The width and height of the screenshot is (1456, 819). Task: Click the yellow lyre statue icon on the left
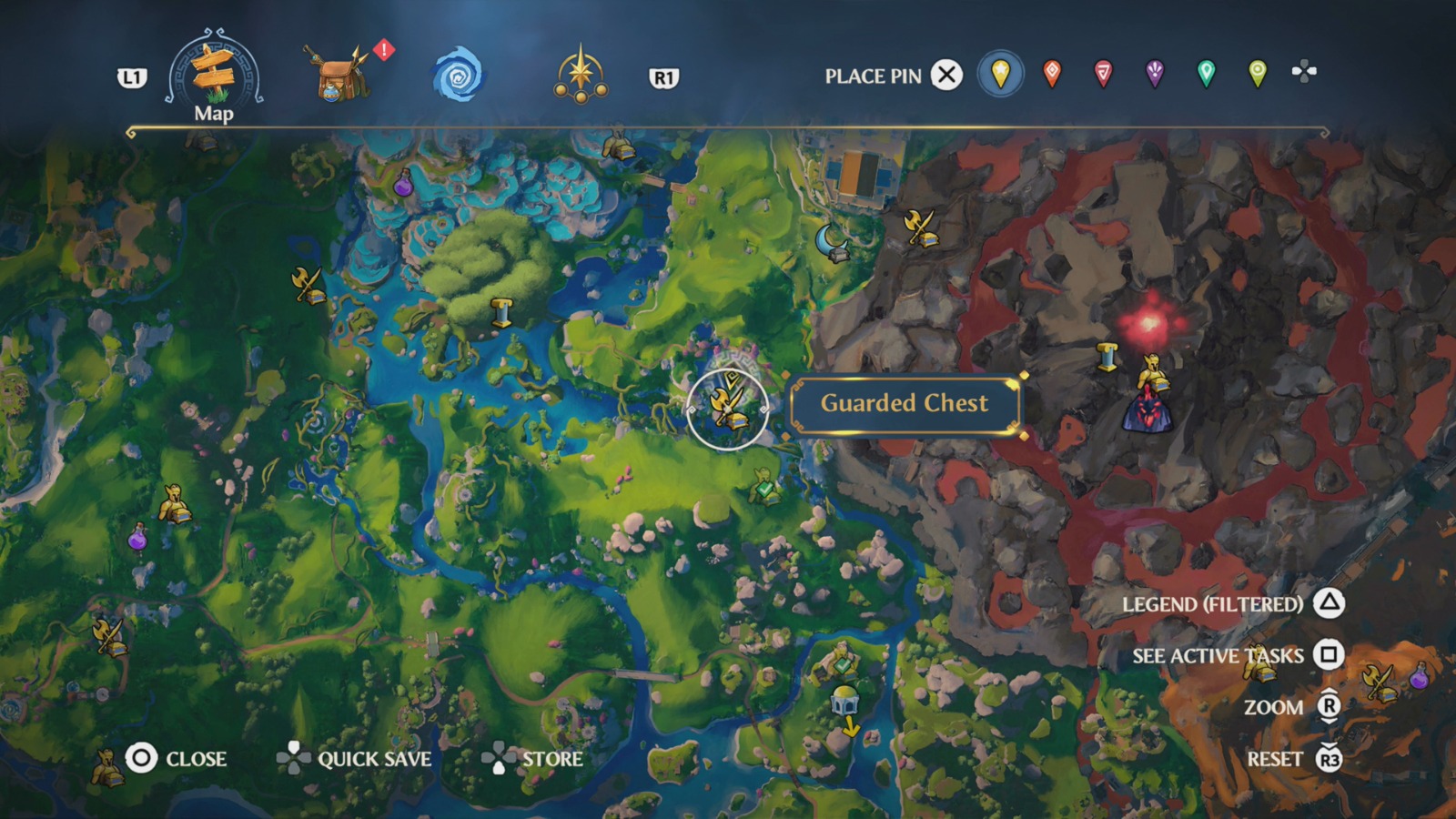click(173, 502)
